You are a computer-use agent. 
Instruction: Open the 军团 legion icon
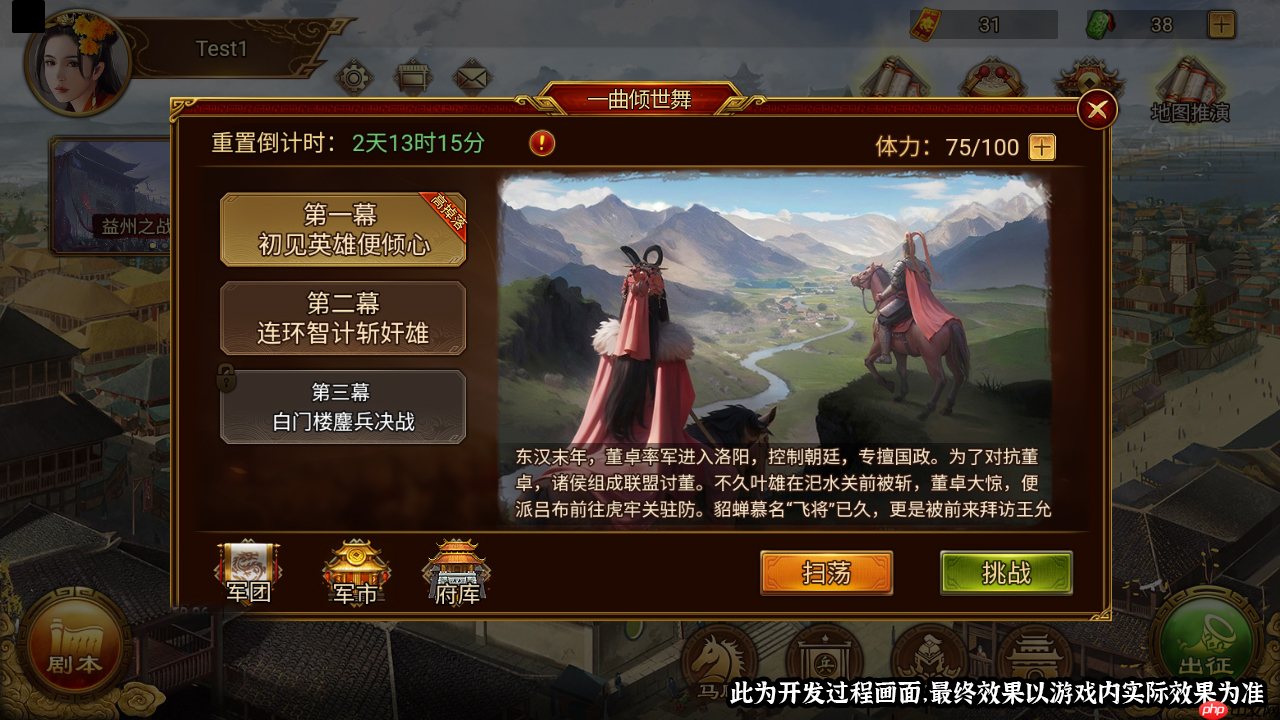coord(248,573)
